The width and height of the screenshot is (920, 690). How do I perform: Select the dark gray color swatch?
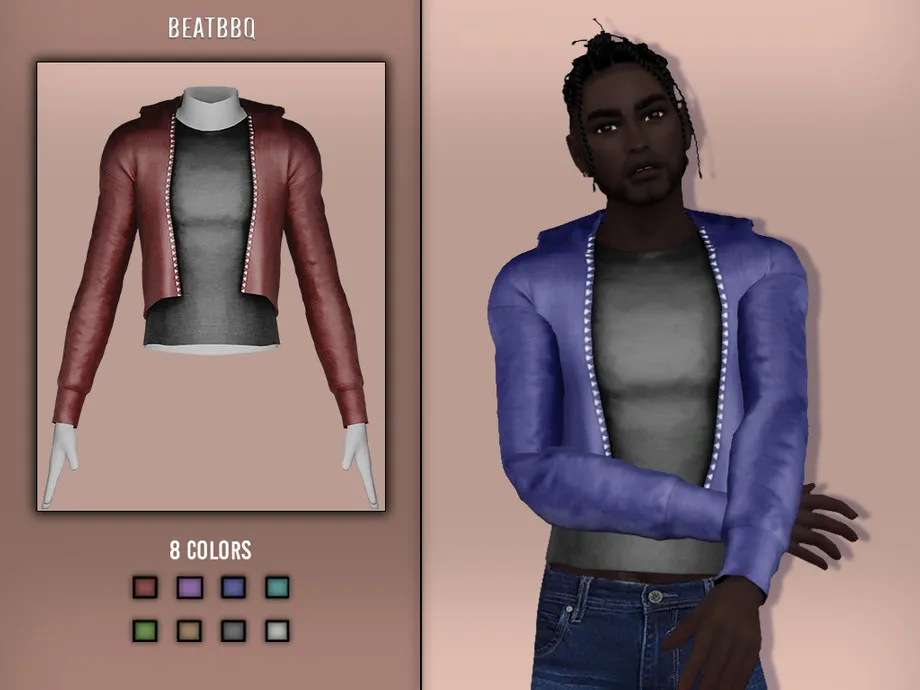click(233, 630)
